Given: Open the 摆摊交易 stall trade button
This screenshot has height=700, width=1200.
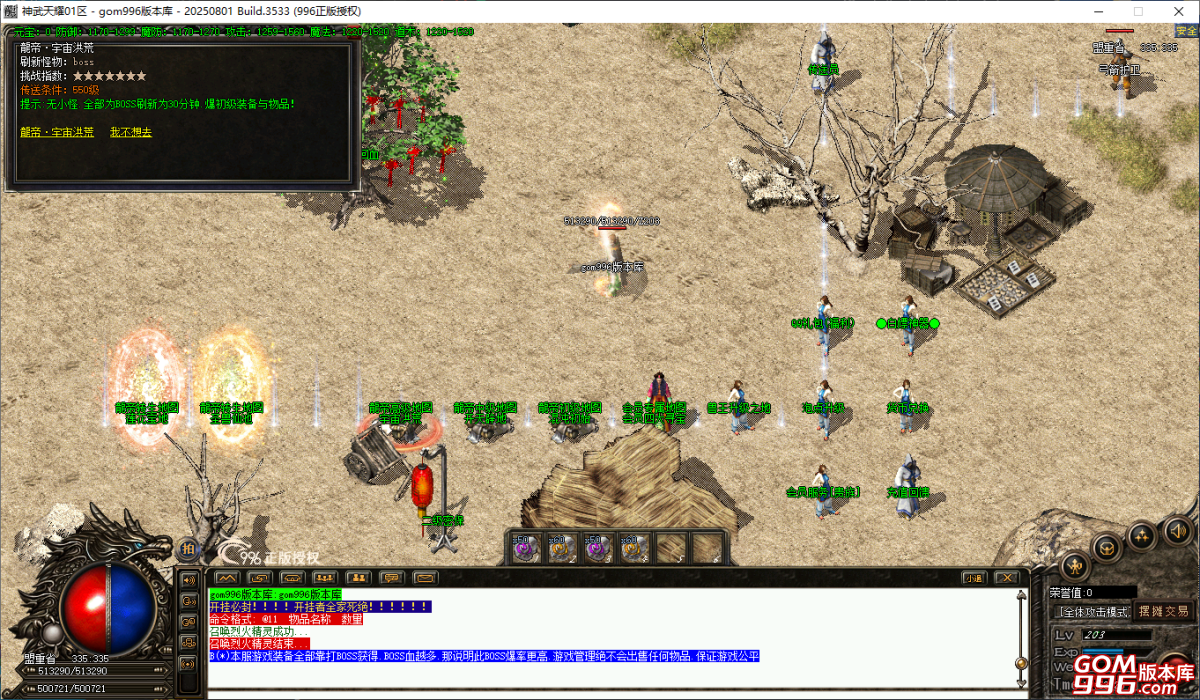Looking at the screenshot, I should click(1163, 611).
